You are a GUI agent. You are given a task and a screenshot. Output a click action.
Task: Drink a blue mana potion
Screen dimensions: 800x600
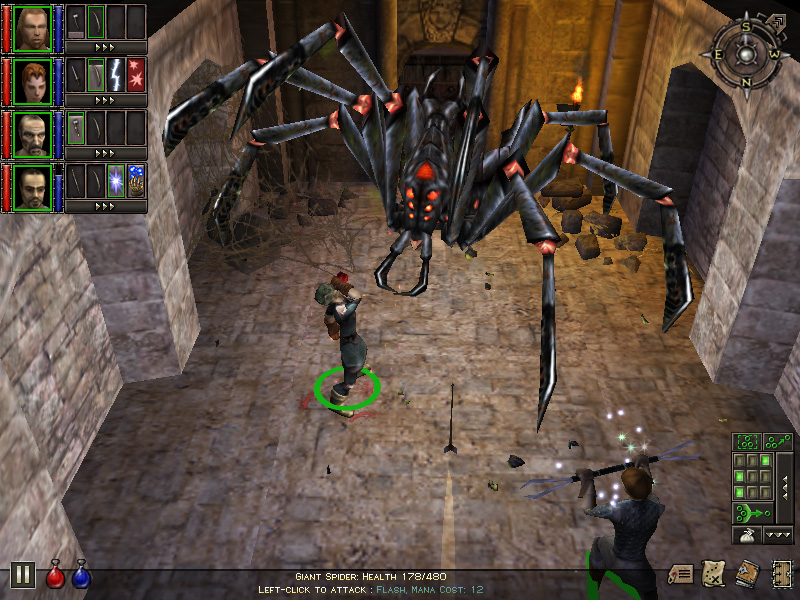[81, 575]
